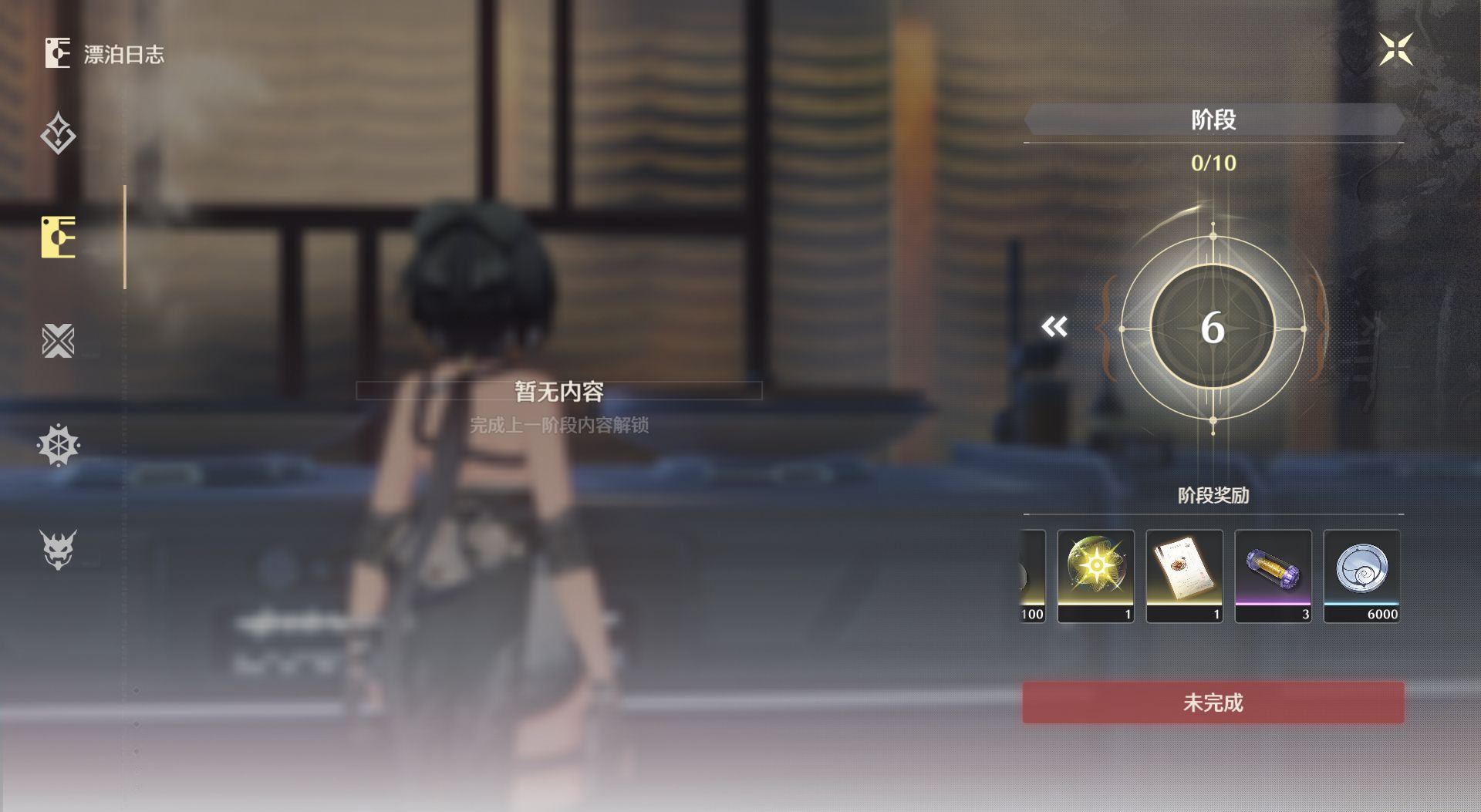Switch to the demon mask tab

click(58, 549)
